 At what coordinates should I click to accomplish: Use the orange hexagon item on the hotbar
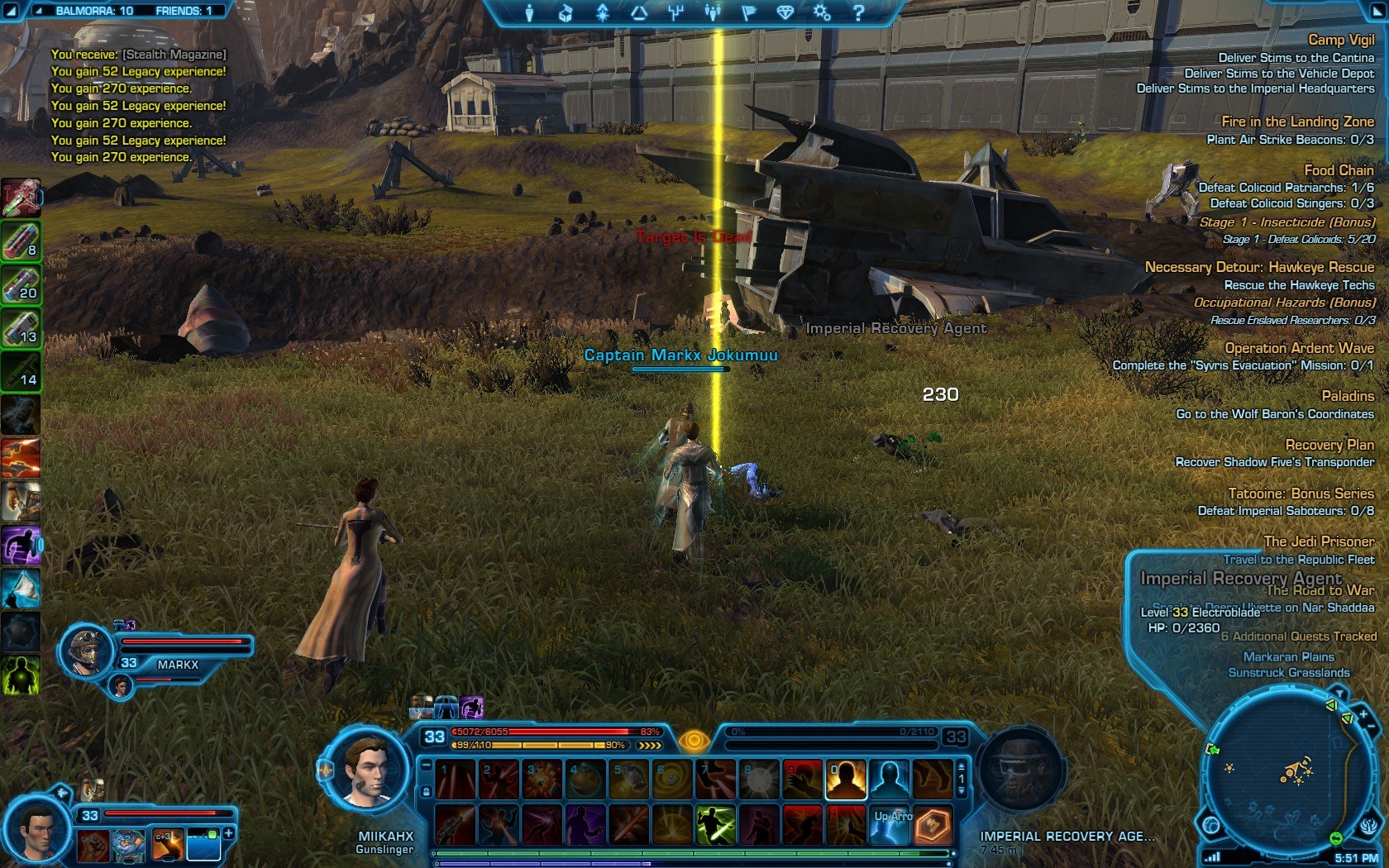pos(933,825)
